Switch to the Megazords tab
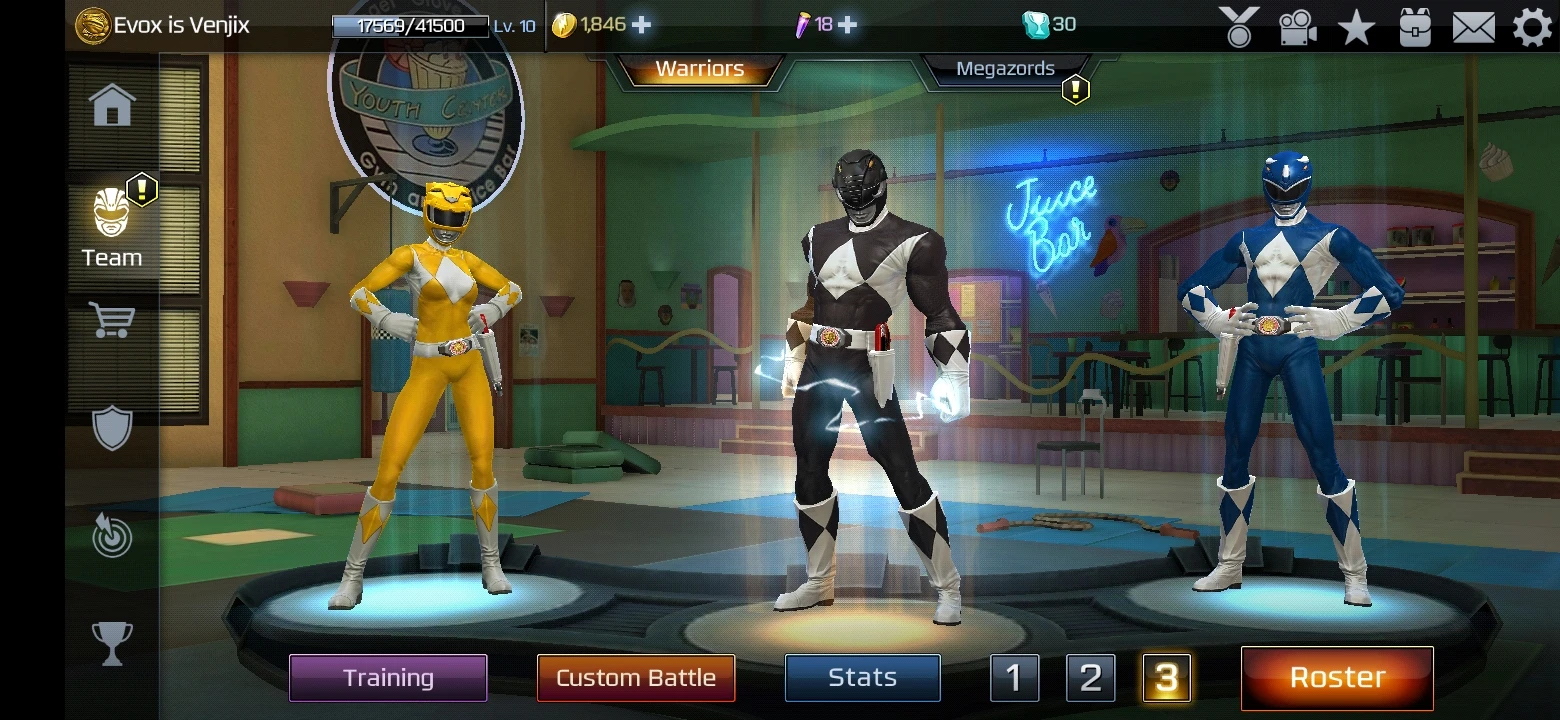This screenshot has height=720, width=1560. (x=1006, y=69)
